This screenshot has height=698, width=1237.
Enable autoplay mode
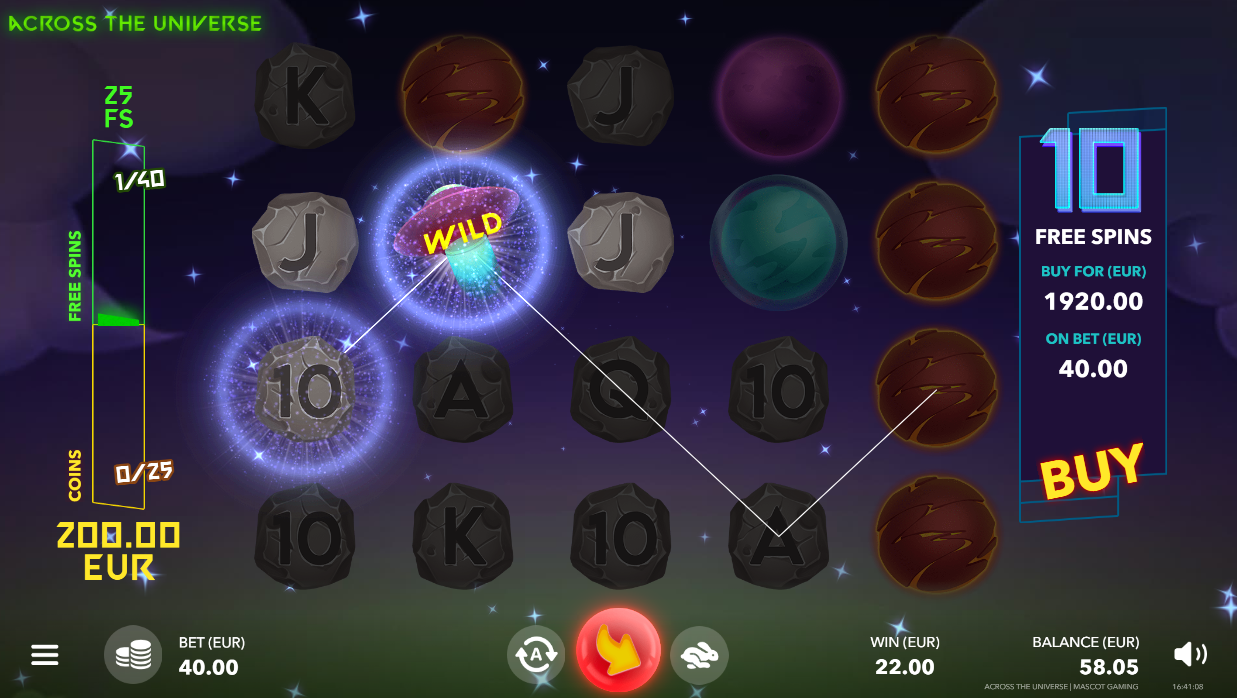click(x=536, y=655)
